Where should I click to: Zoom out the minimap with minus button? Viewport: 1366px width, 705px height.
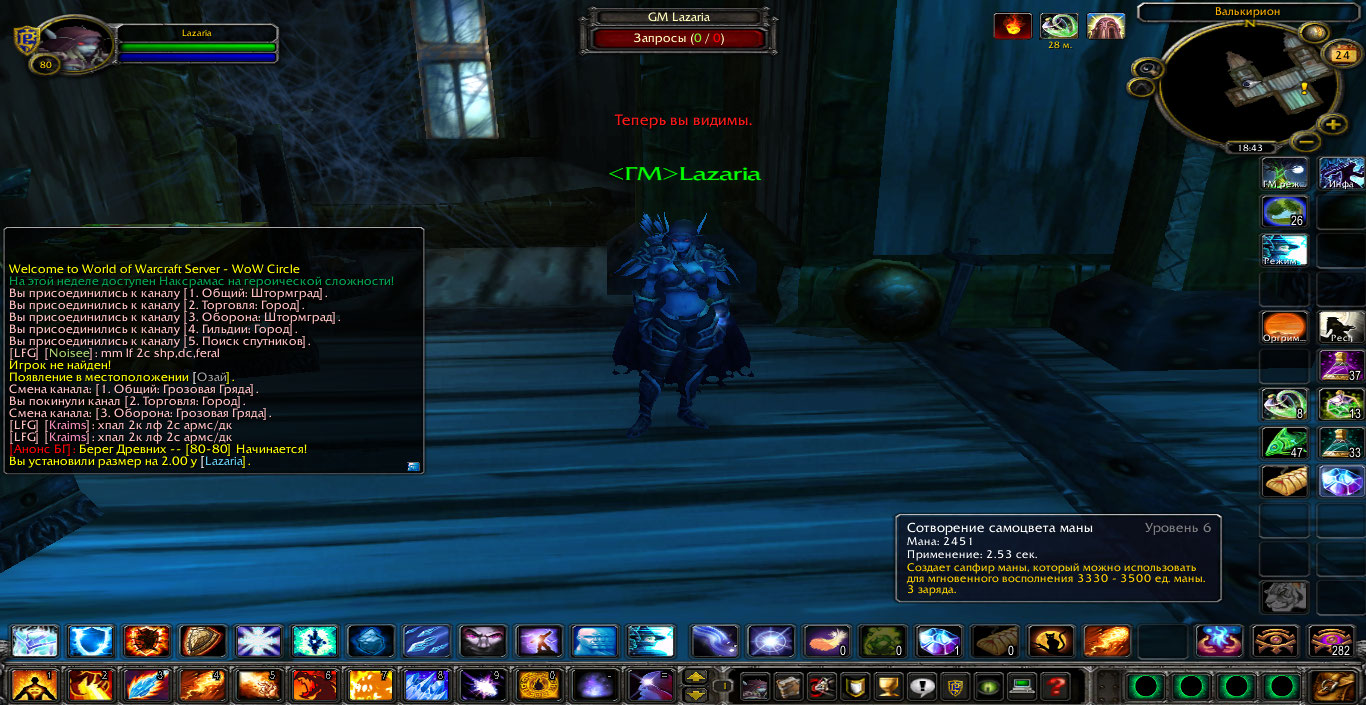(x=1302, y=141)
